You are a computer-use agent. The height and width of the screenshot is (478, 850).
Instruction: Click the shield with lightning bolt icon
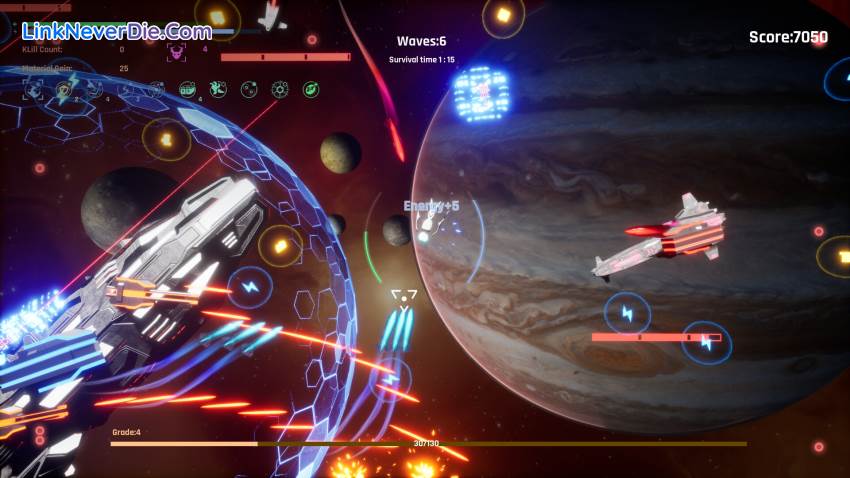pyautogui.click(x=65, y=89)
